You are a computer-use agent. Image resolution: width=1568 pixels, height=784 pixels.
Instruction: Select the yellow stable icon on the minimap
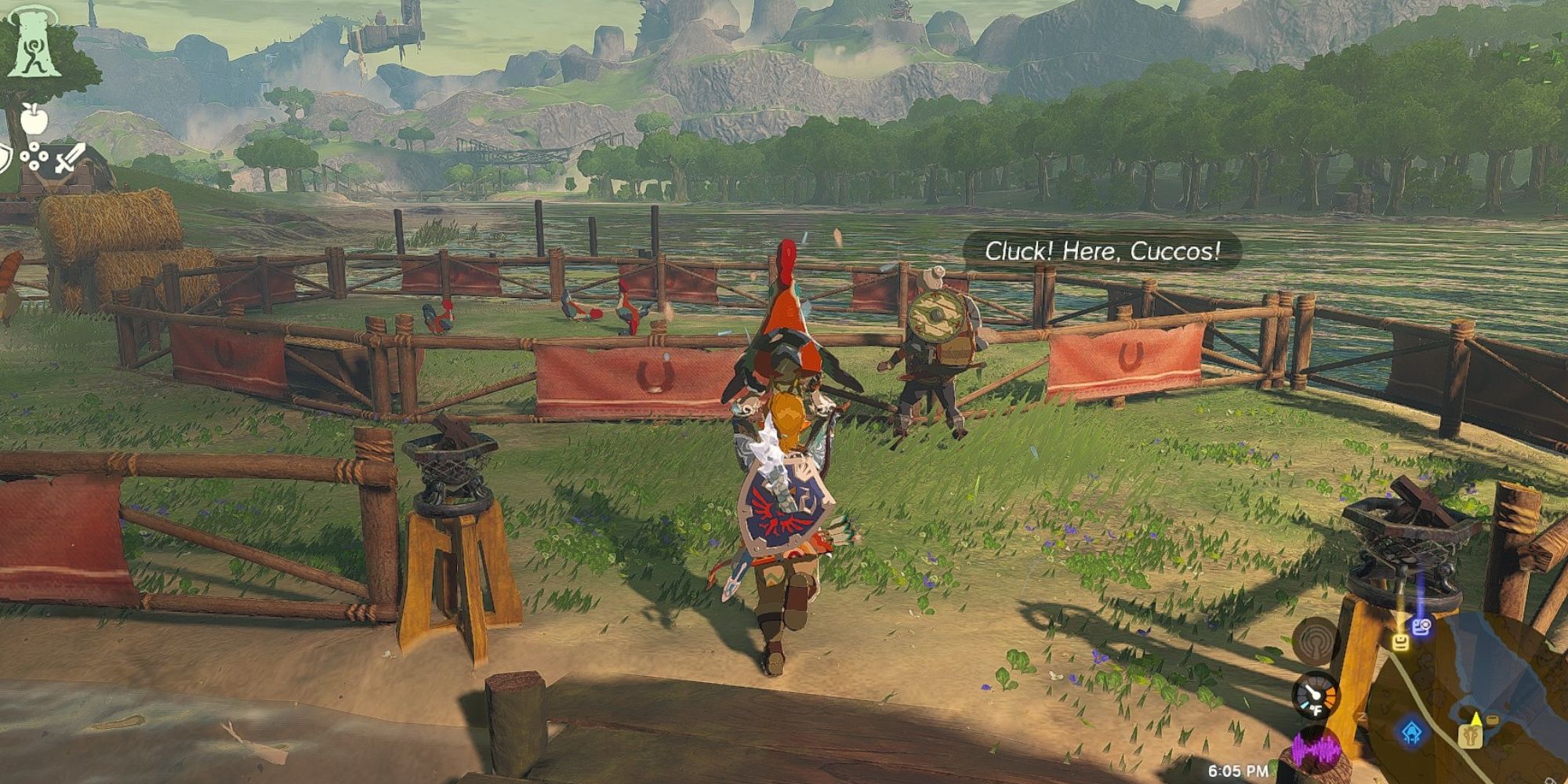coord(1471,739)
